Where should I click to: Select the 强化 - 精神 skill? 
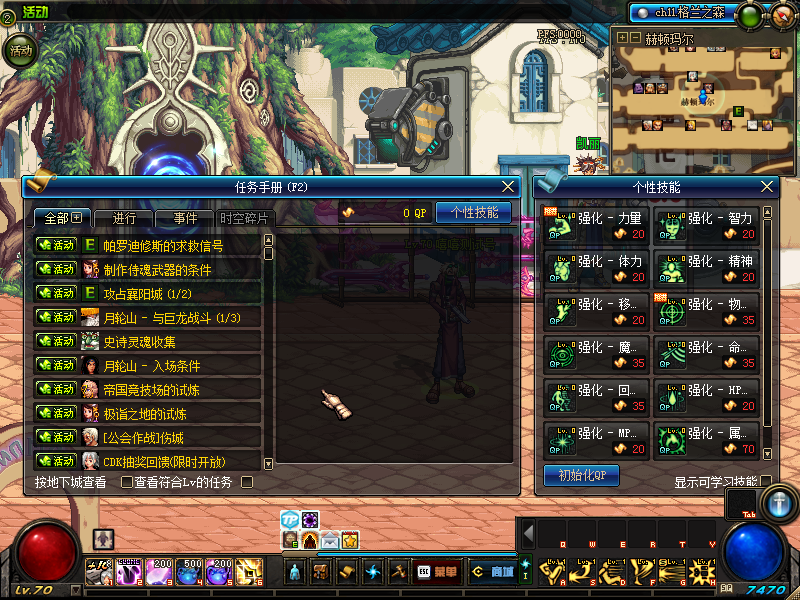click(706, 267)
